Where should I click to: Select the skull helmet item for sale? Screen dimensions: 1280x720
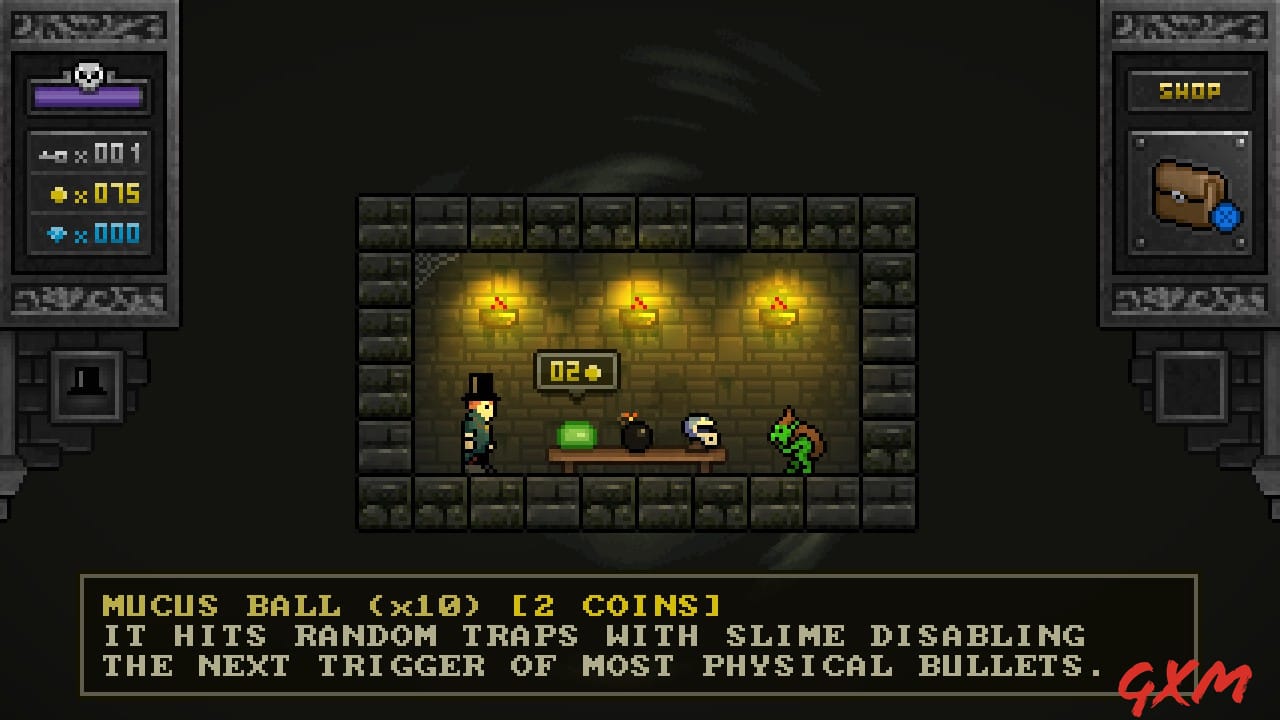coord(700,432)
